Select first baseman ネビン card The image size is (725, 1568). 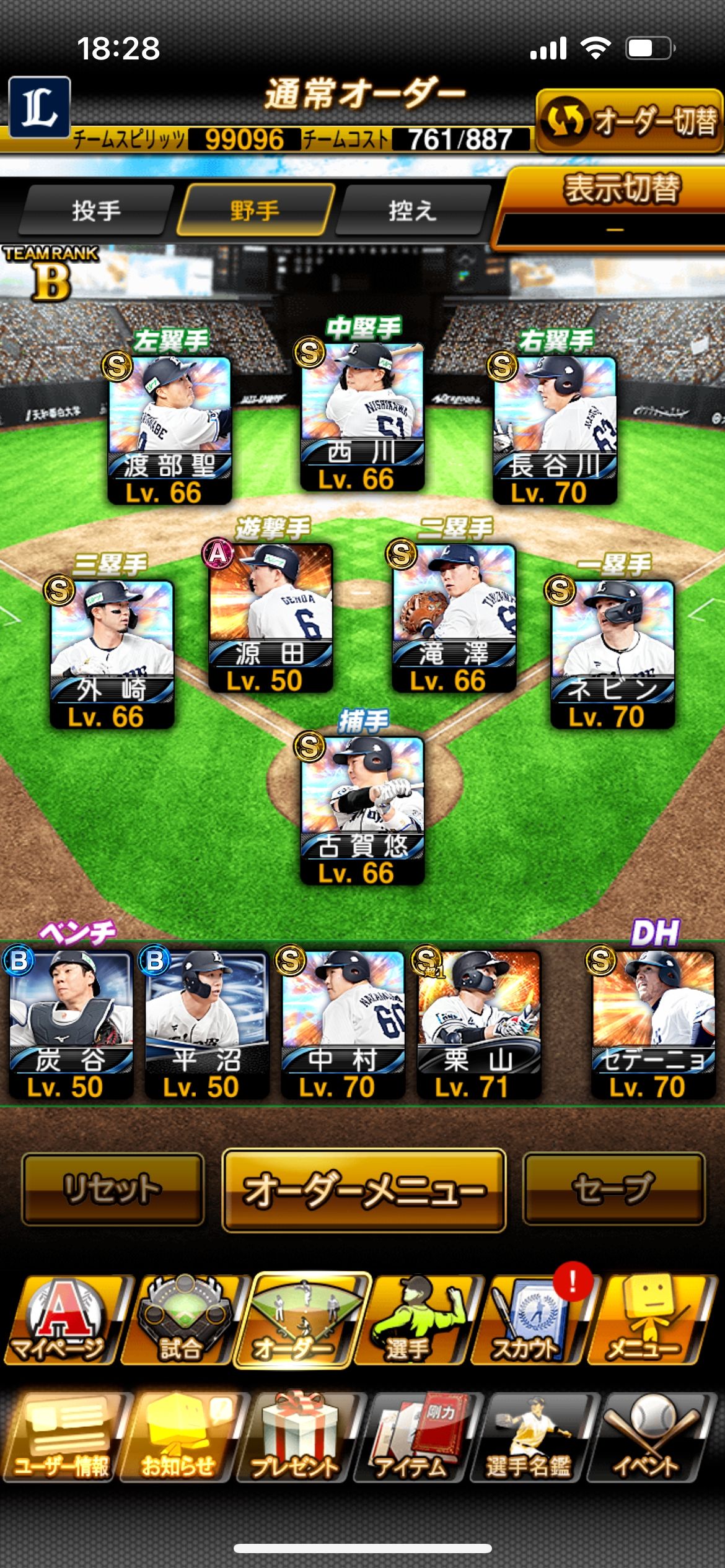point(612,653)
